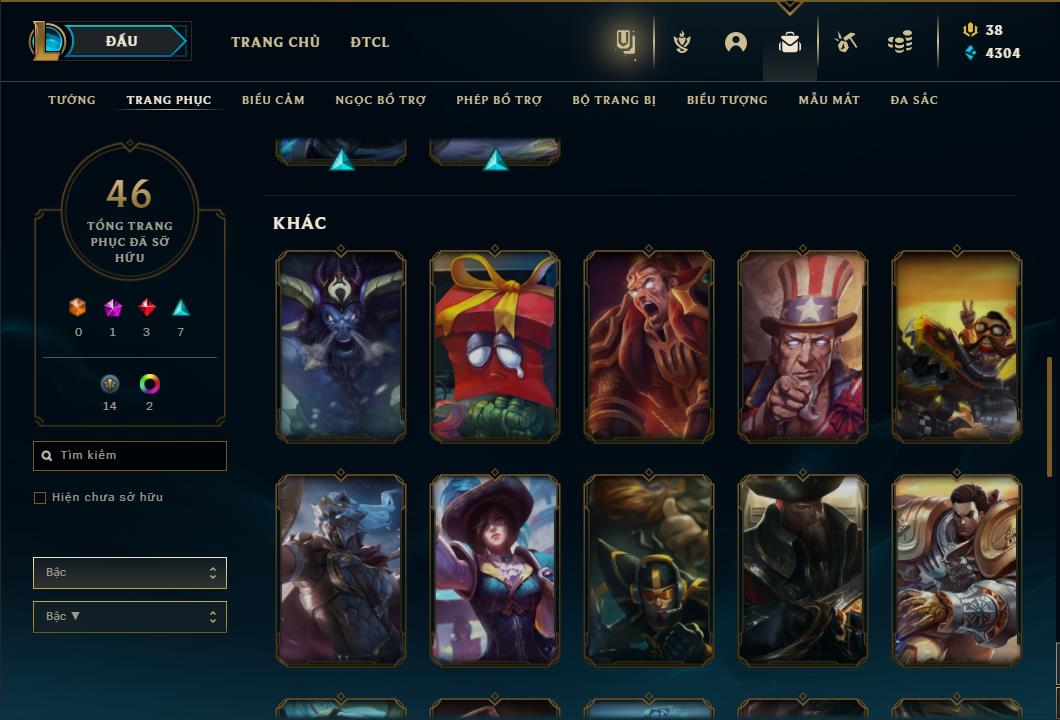The height and width of the screenshot is (720, 1060).
Task: Switch to PHÉP BỔ TRỢ tab
Action: coord(499,100)
